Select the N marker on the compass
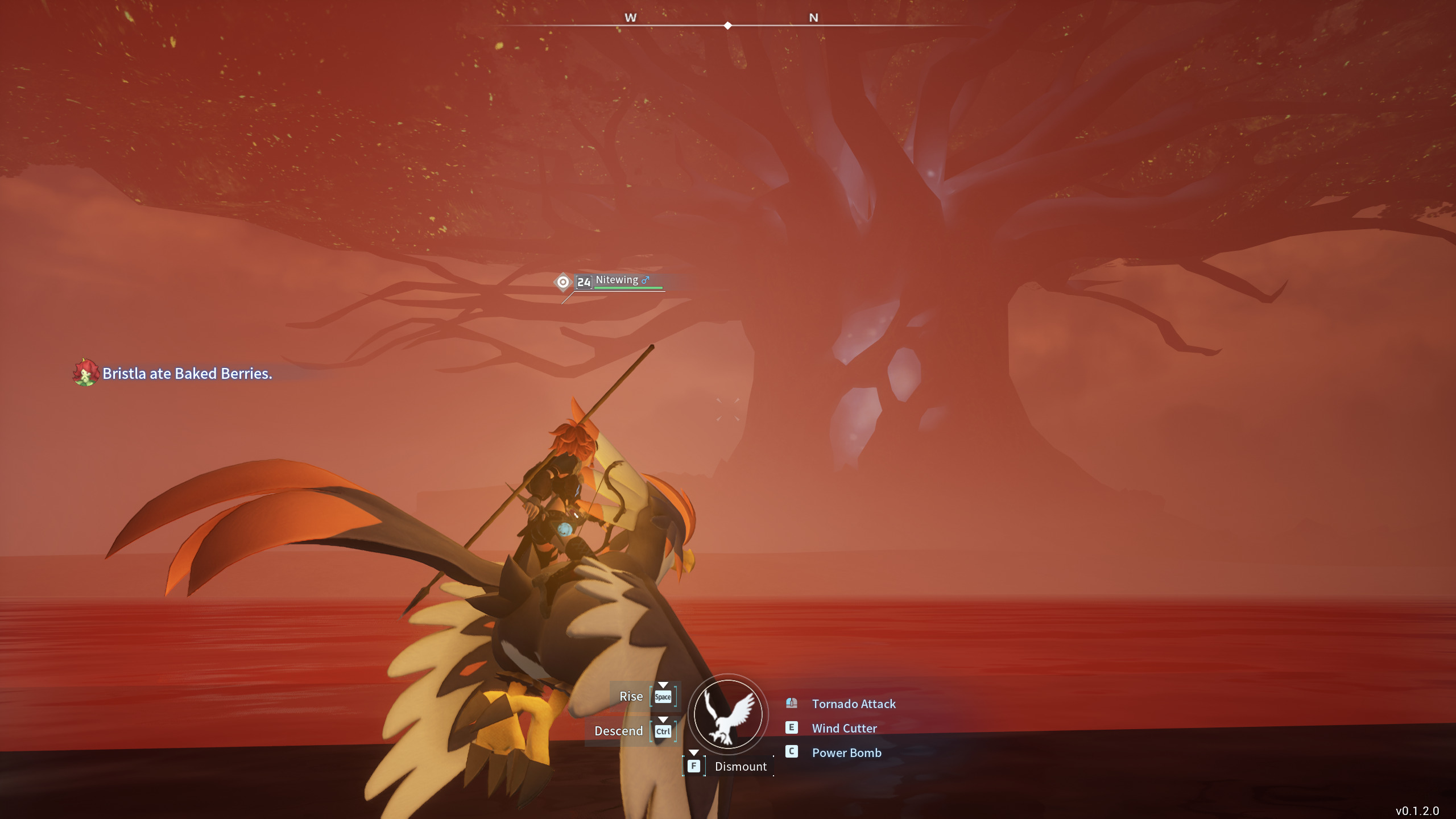Viewport: 1456px width, 819px height. pyautogui.click(x=814, y=18)
